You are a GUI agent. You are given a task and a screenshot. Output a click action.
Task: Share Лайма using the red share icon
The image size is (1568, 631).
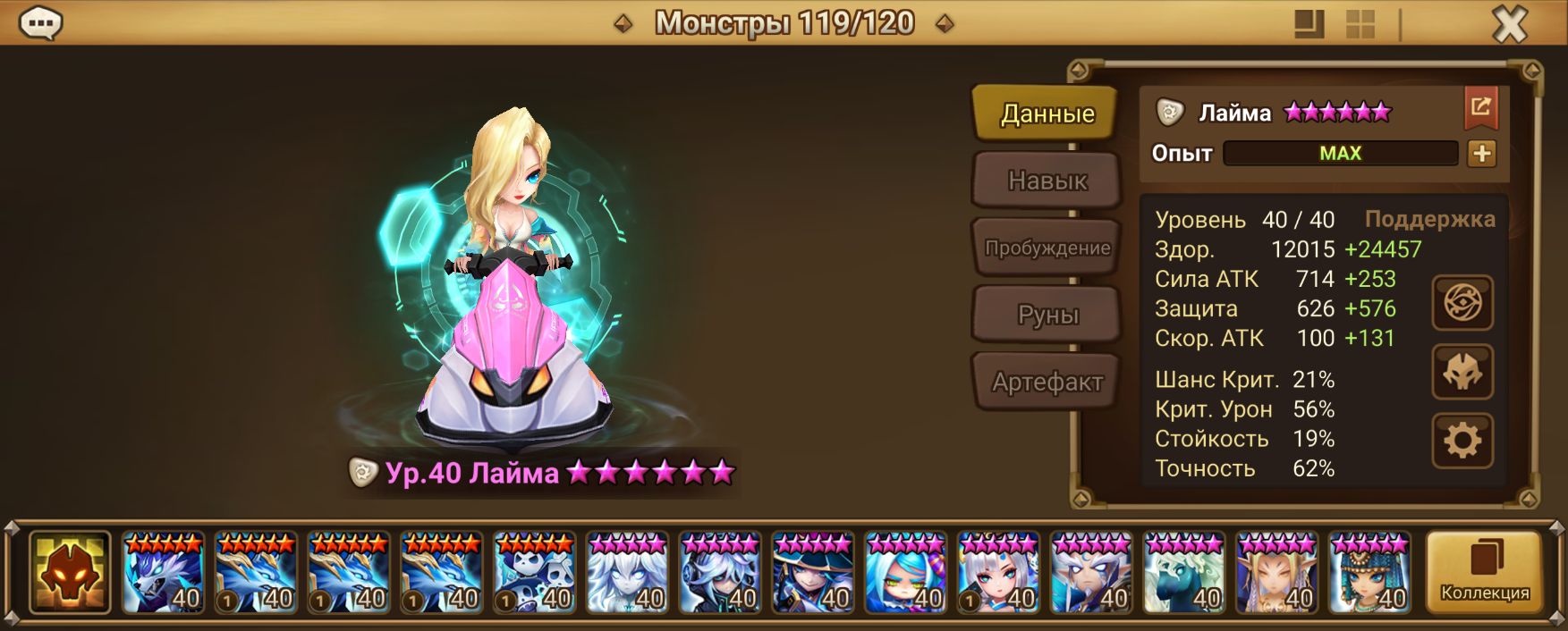click(x=1480, y=108)
